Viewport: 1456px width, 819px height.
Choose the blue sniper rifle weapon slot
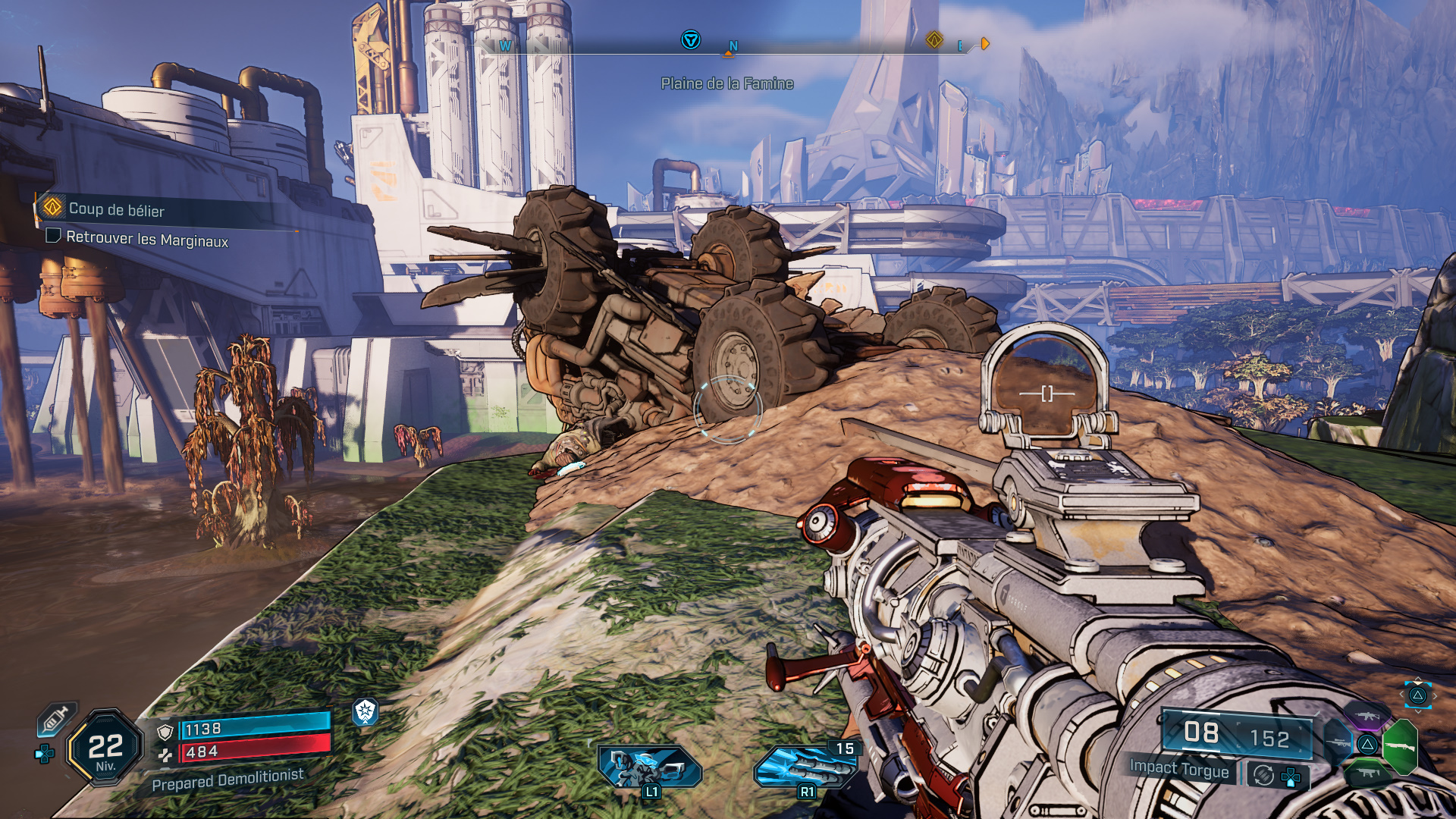1338,743
